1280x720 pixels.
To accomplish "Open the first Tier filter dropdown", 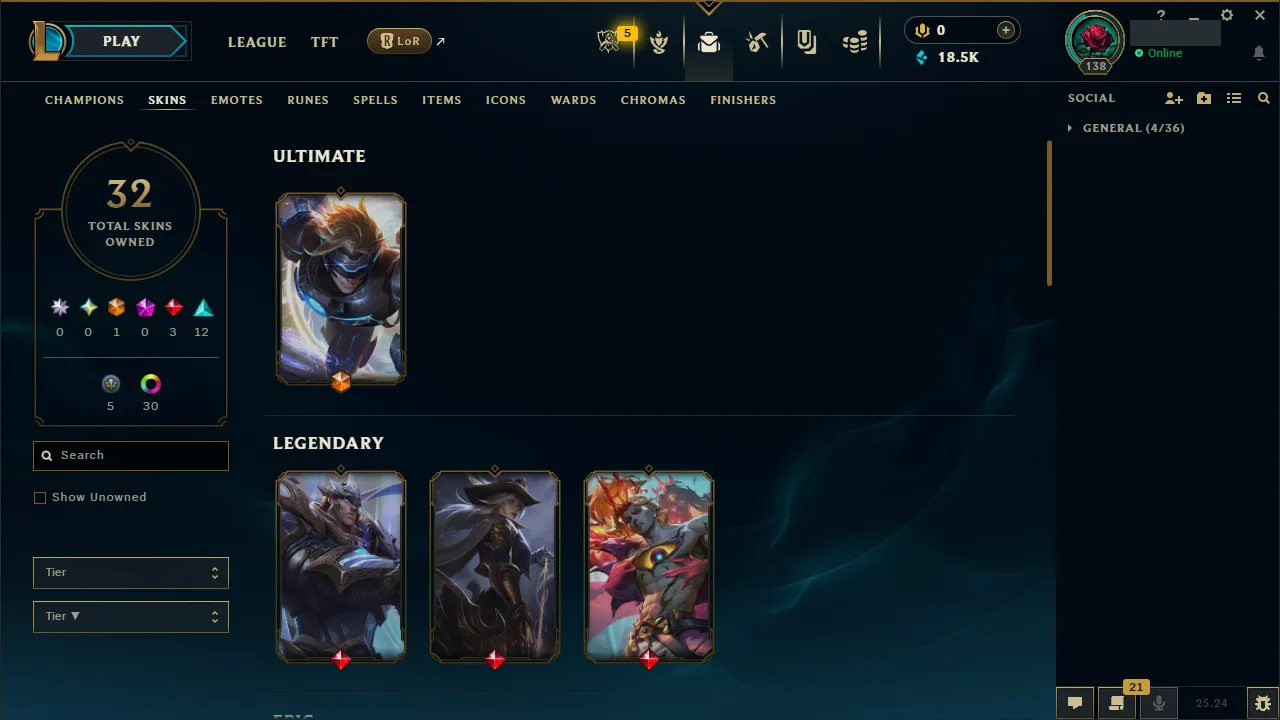I will click(x=130, y=572).
